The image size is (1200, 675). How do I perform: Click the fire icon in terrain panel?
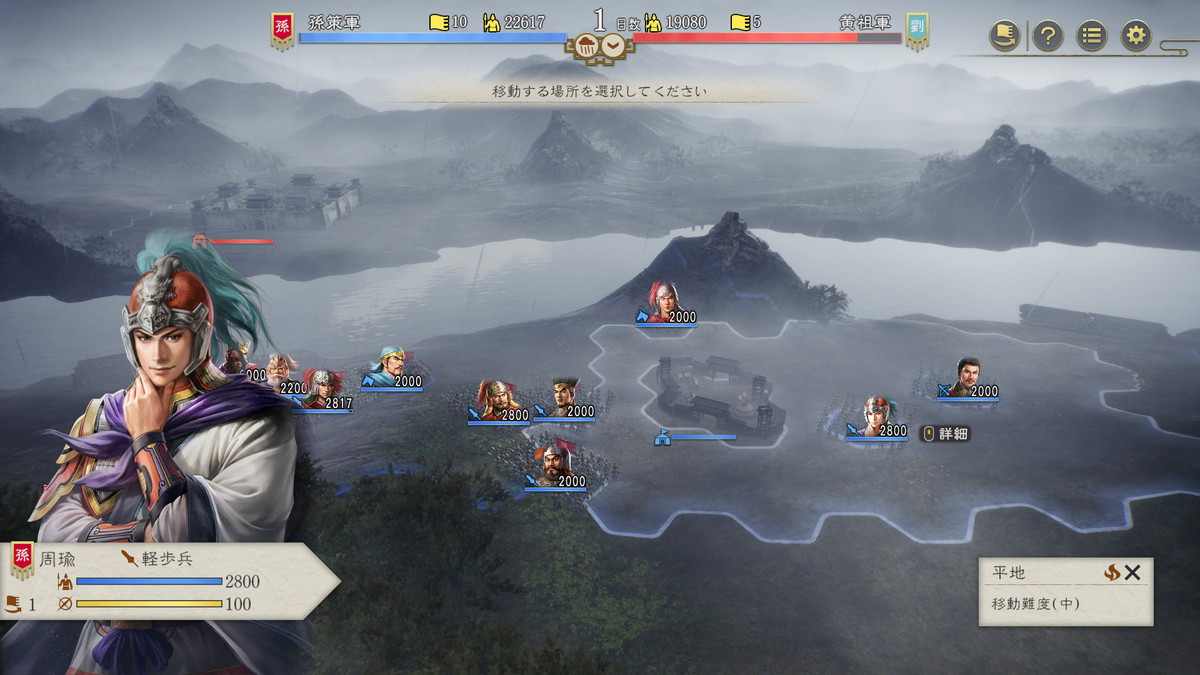point(1111,573)
